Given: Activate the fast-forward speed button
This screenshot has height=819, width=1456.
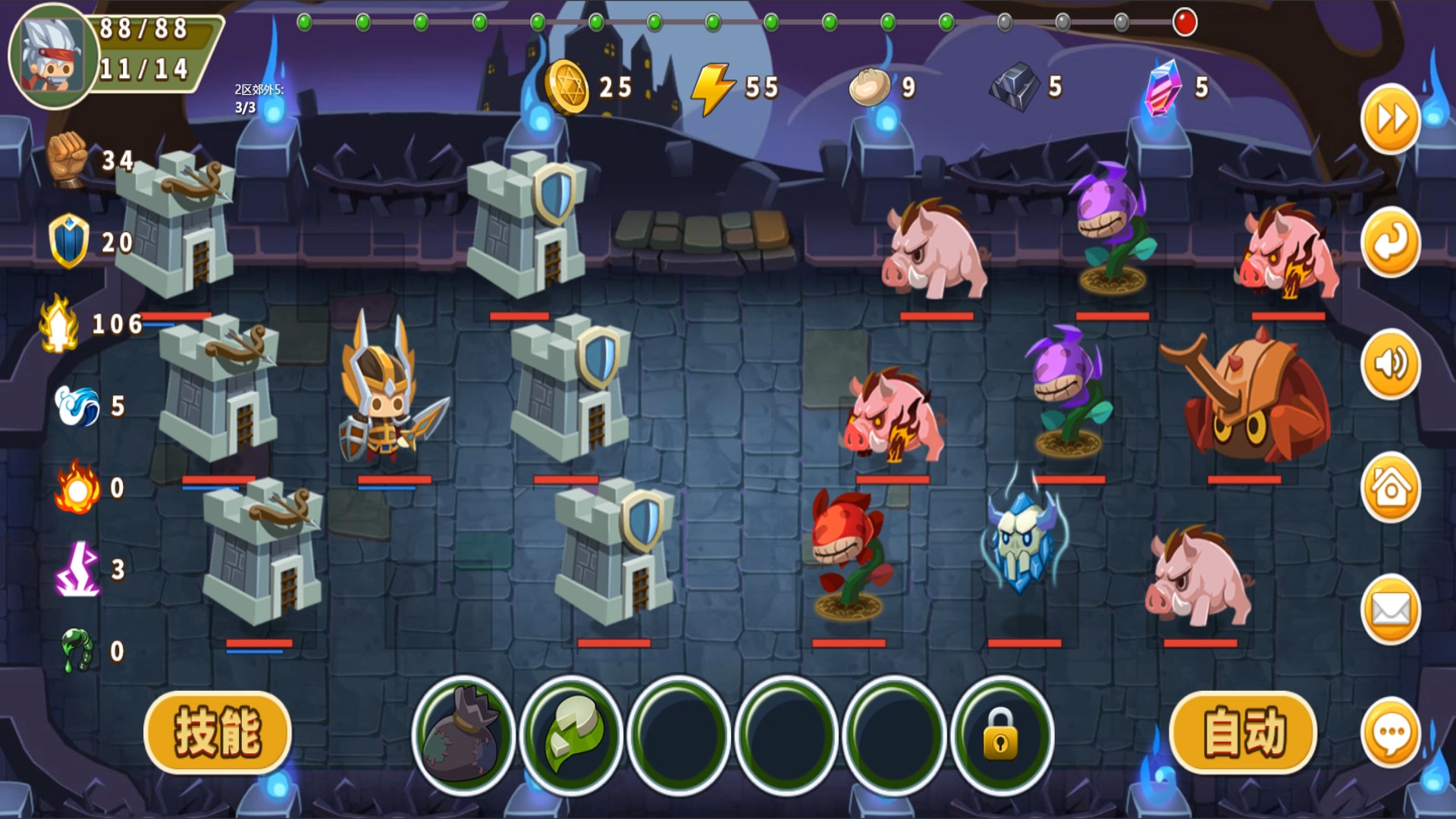Looking at the screenshot, I should pyautogui.click(x=1391, y=119).
